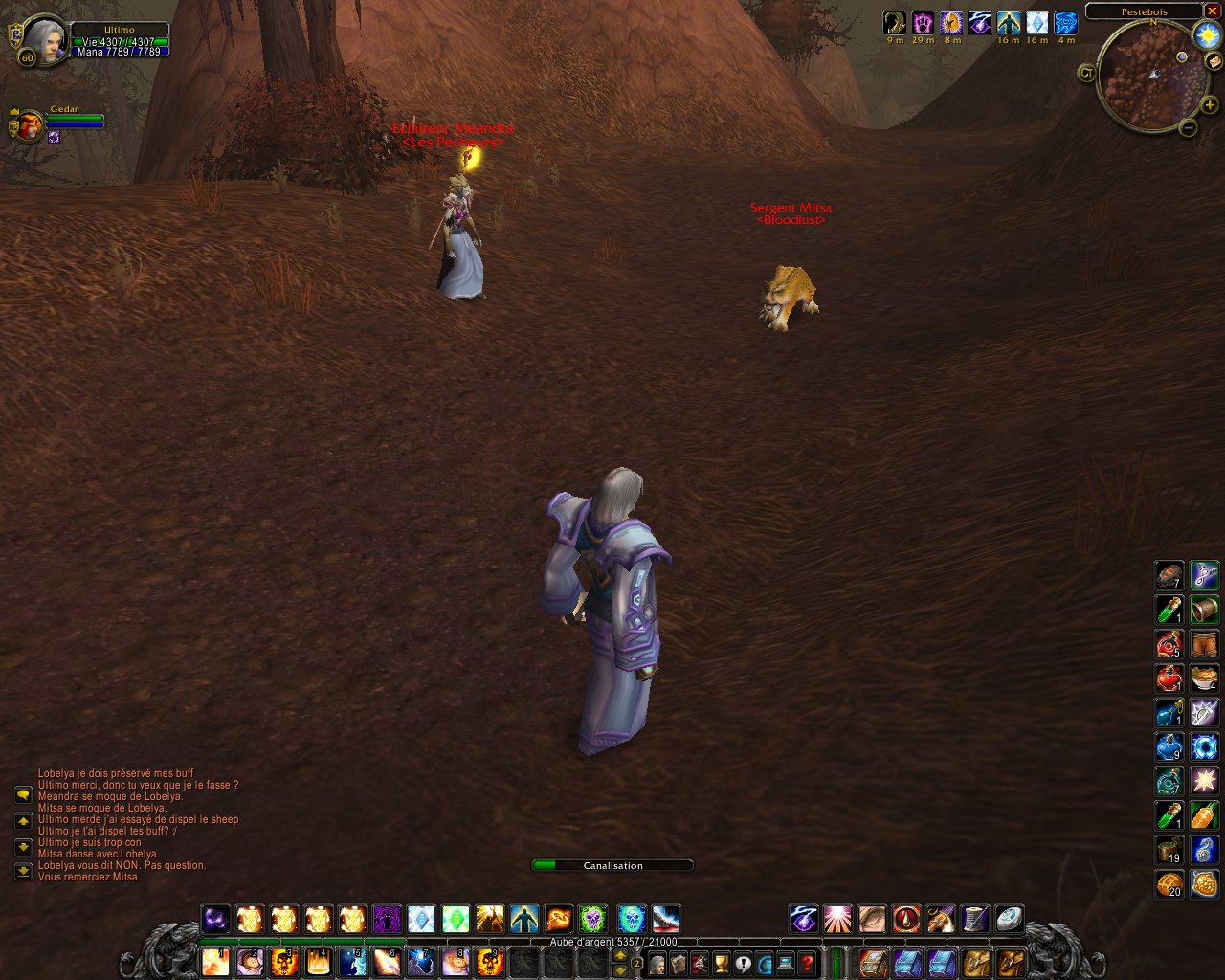Open the character info micro button

(x=657, y=963)
